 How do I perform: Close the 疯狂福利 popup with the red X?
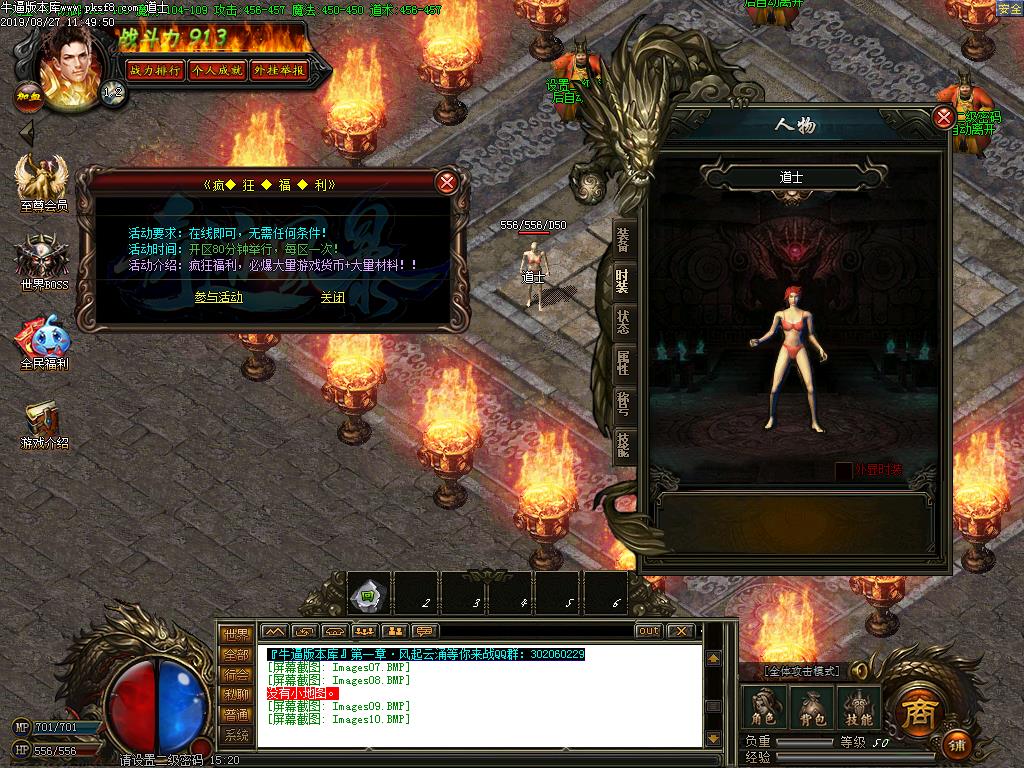tap(447, 182)
